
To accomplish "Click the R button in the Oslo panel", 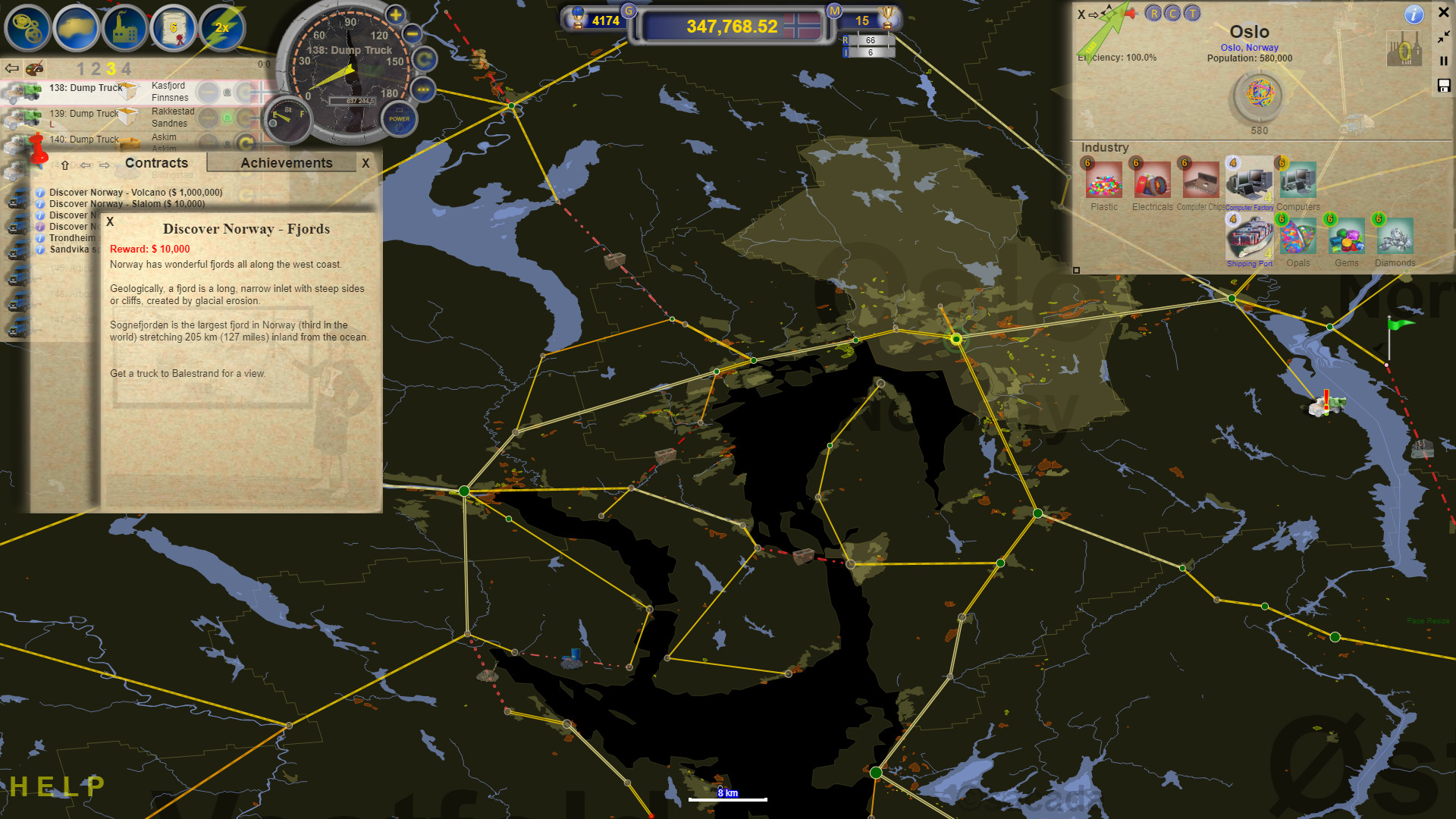I will 1154,14.
